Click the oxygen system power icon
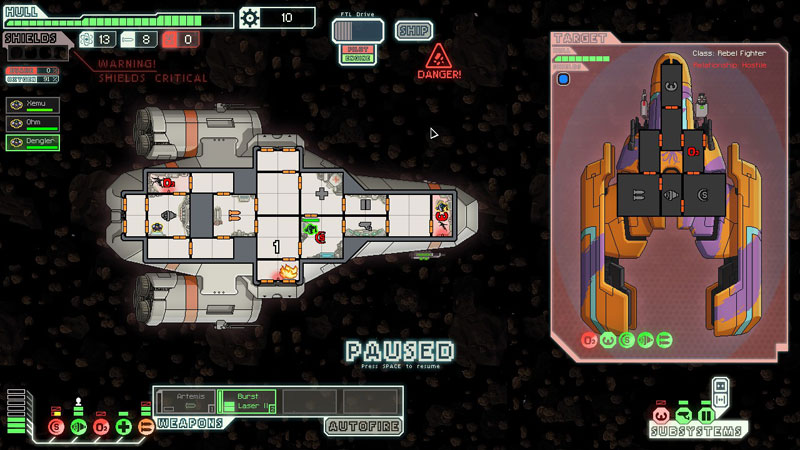Viewport: 800px width, 450px height. coord(100,427)
